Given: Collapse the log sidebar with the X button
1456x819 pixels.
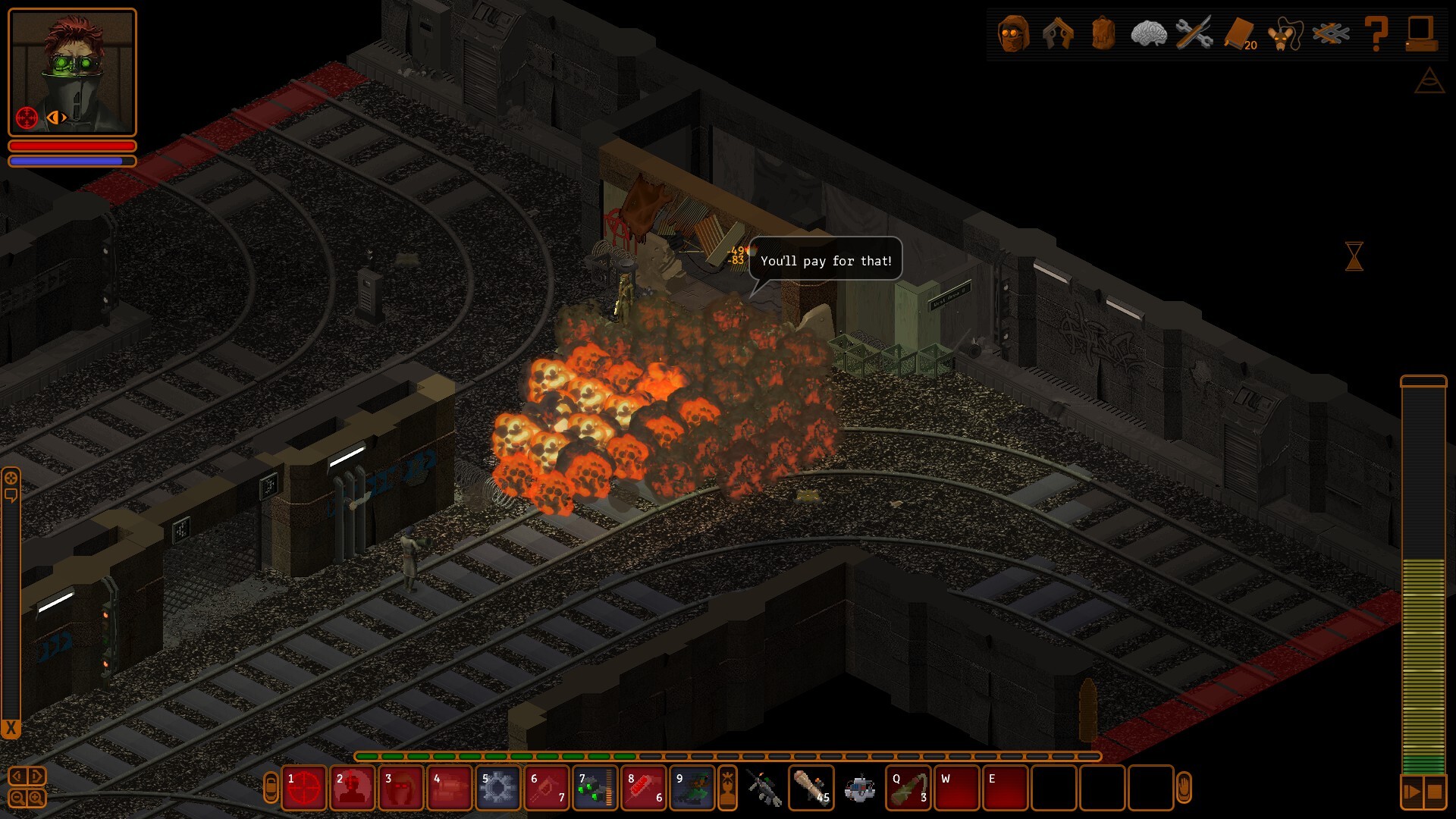Looking at the screenshot, I should tap(10, 726).
